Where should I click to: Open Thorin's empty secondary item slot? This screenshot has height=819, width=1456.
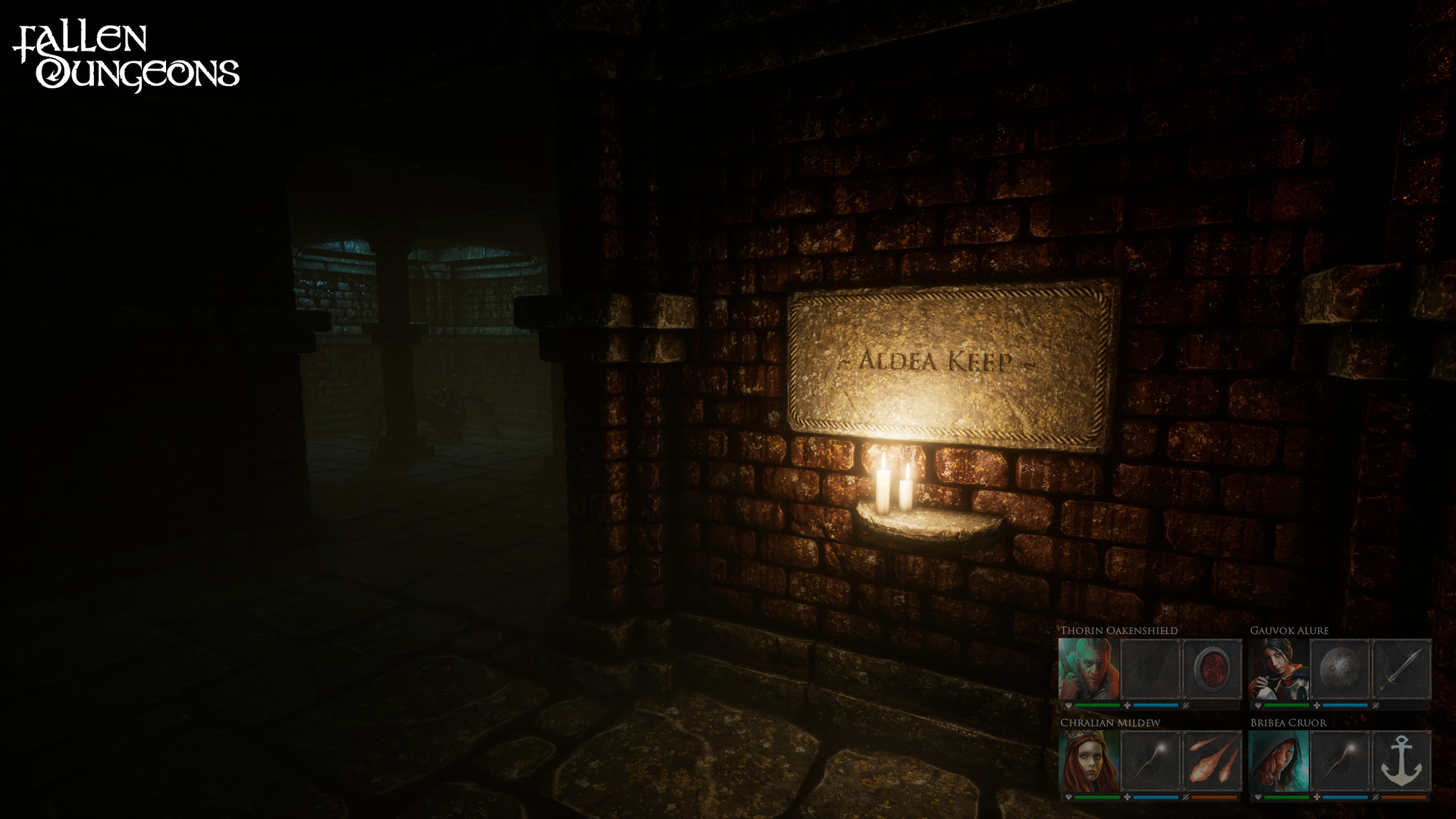coord(1150,669)
